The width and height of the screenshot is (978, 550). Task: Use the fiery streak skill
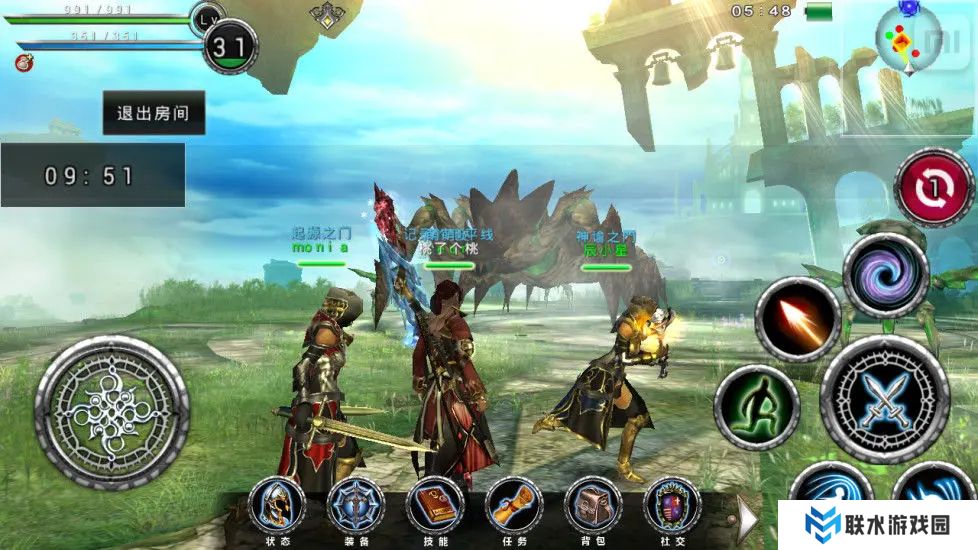(x=797, y=319)
